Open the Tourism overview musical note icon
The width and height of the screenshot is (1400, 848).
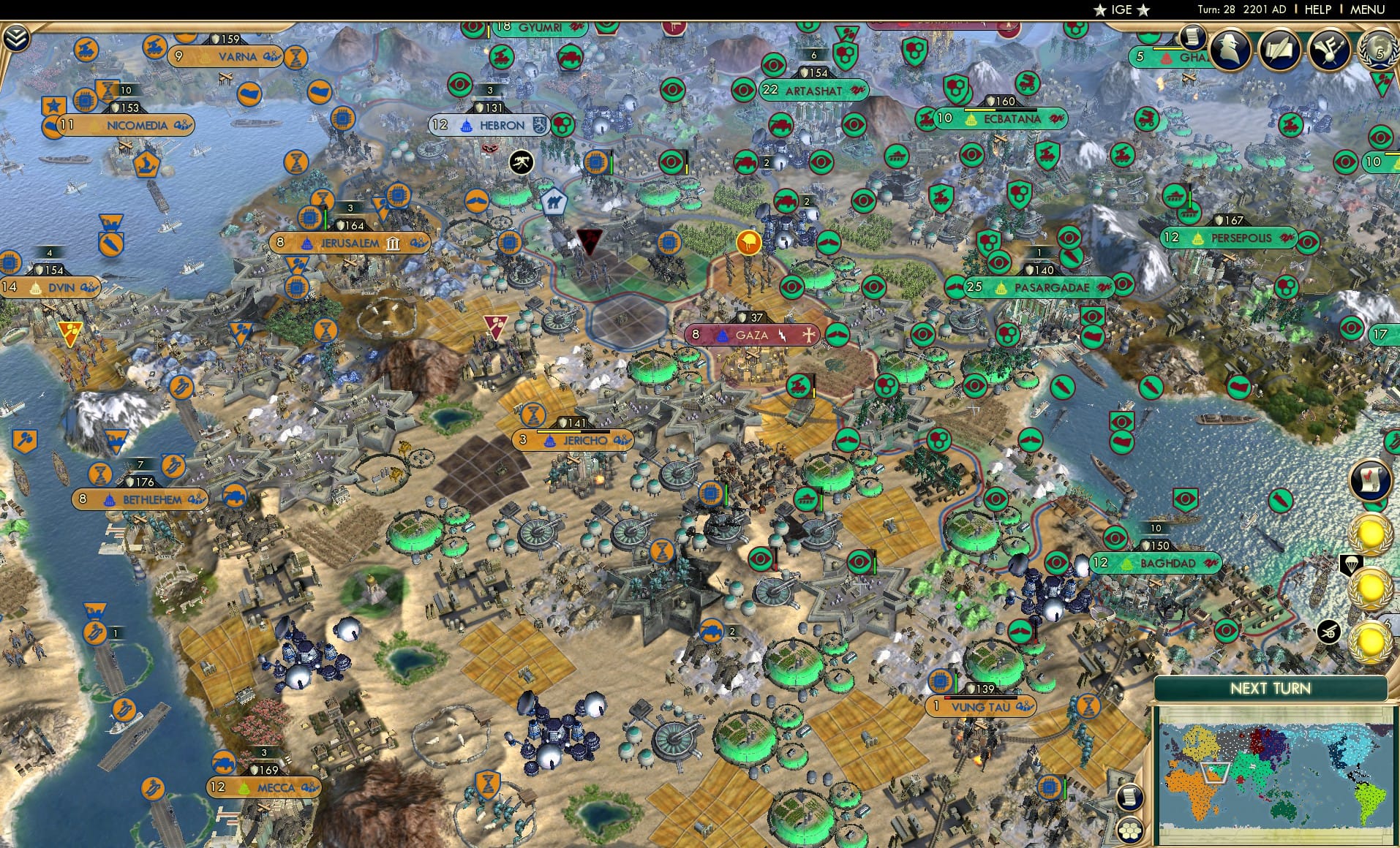point(1331,49)
